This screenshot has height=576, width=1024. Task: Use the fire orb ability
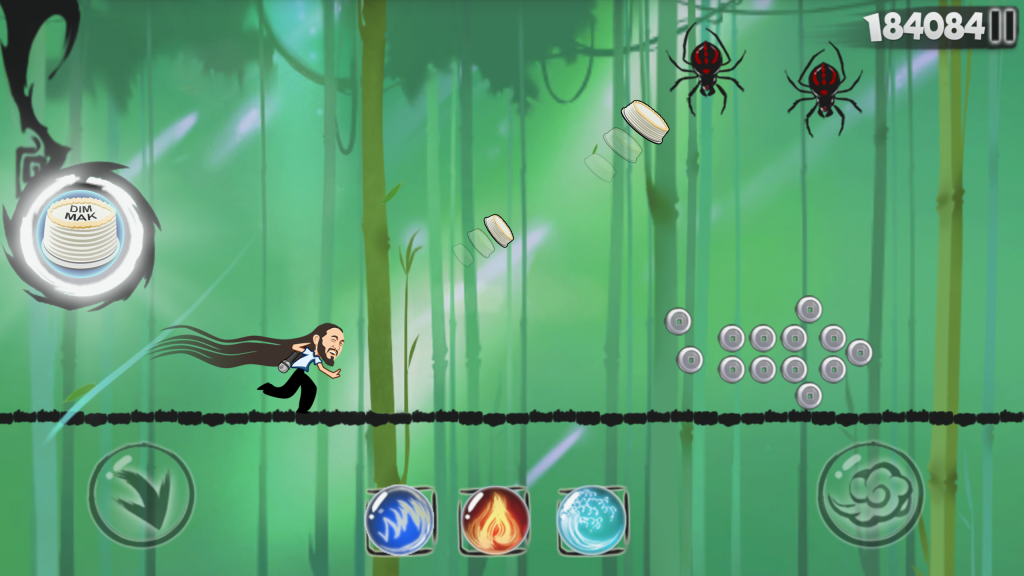495,520
